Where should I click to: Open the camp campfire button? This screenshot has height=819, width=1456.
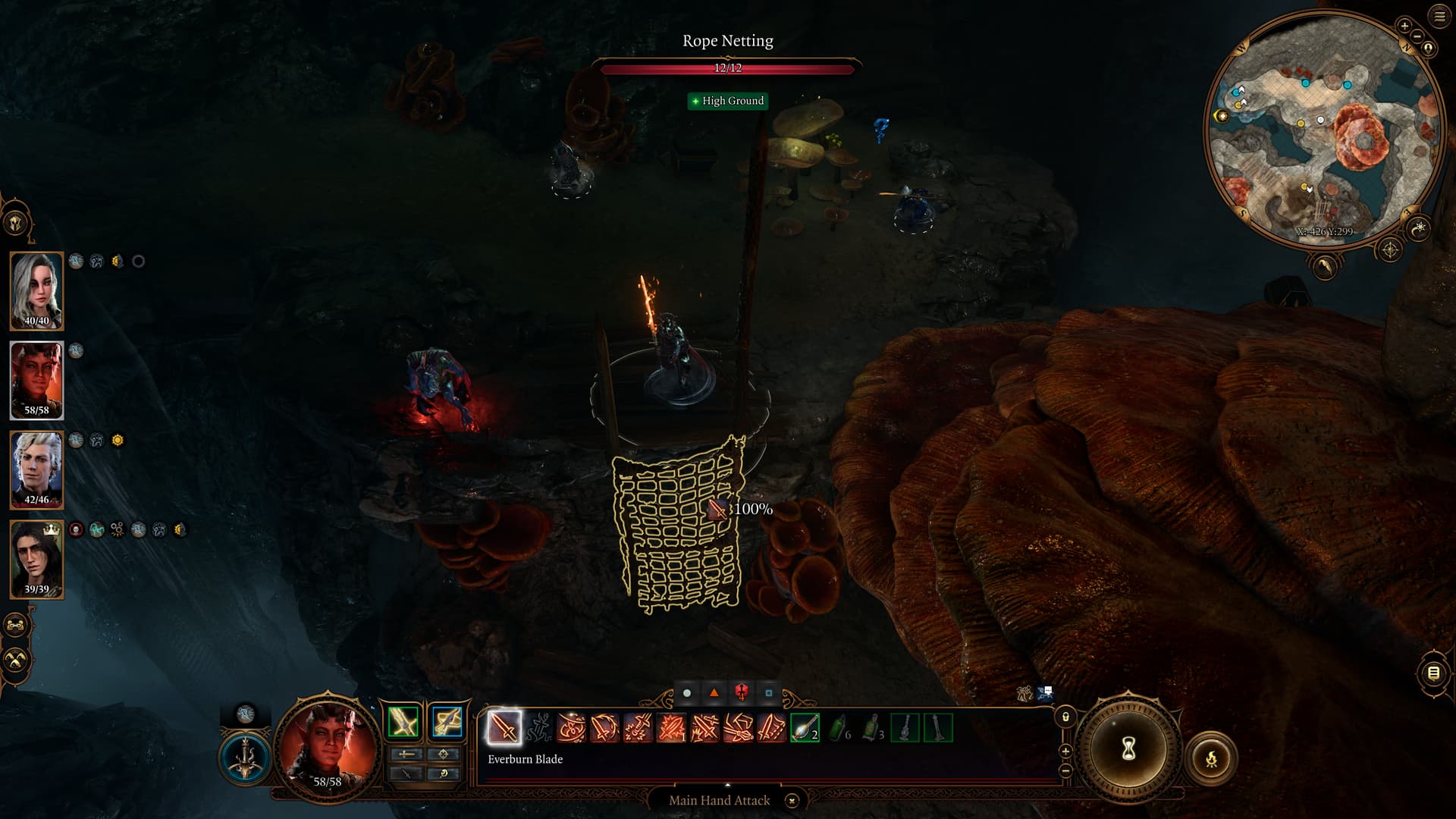tap(1211, 758)
